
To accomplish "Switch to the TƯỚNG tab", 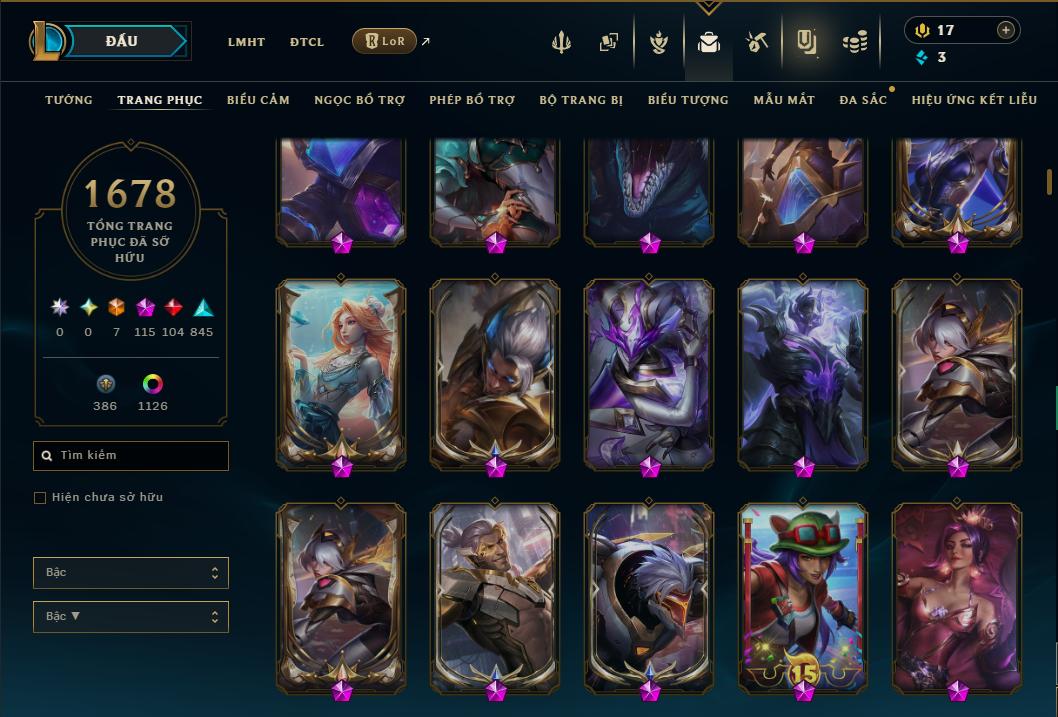I will (69, 100).
